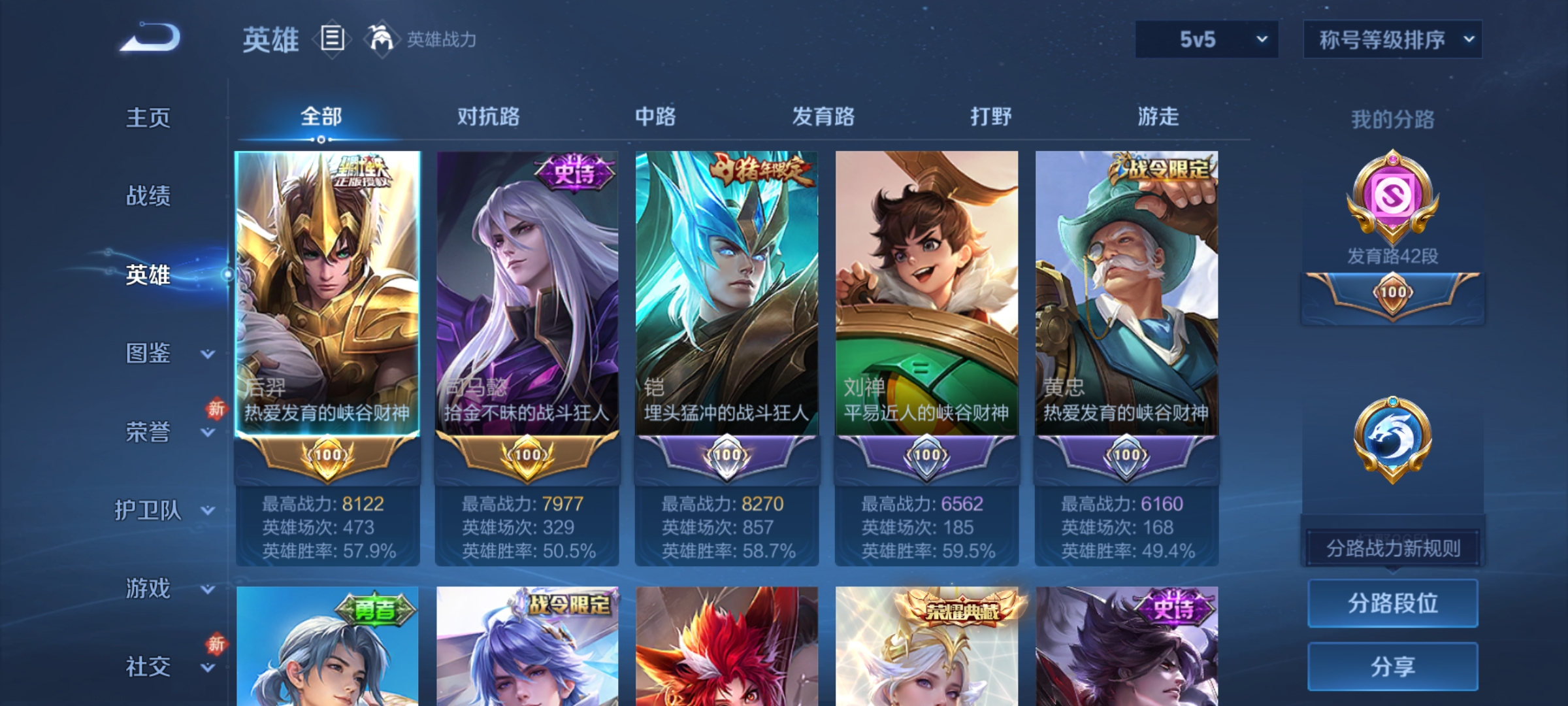Viewport: 1568px width, 706px height.
Task: Open the hero list icon beside 英雄 title
Action: coord(332,39)
